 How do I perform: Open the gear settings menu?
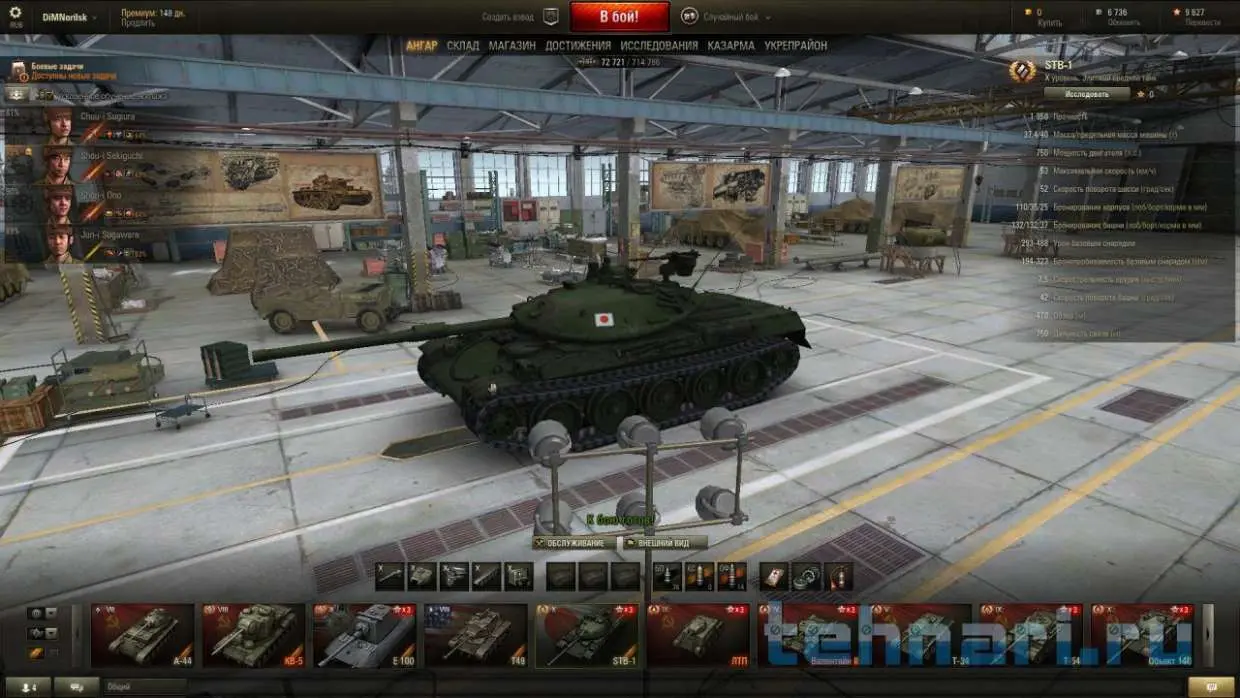pyautogui.click(x=17, y=16)
